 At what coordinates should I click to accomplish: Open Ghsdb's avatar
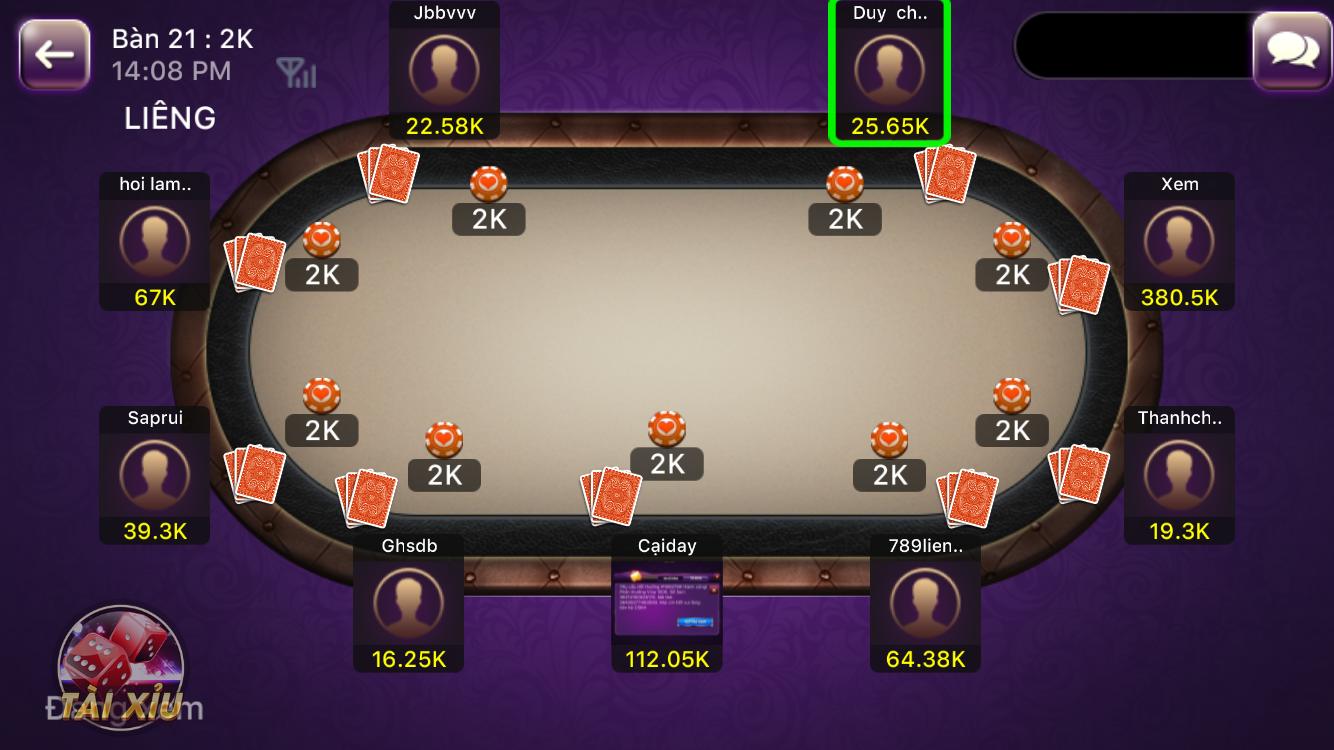point(408,600)
